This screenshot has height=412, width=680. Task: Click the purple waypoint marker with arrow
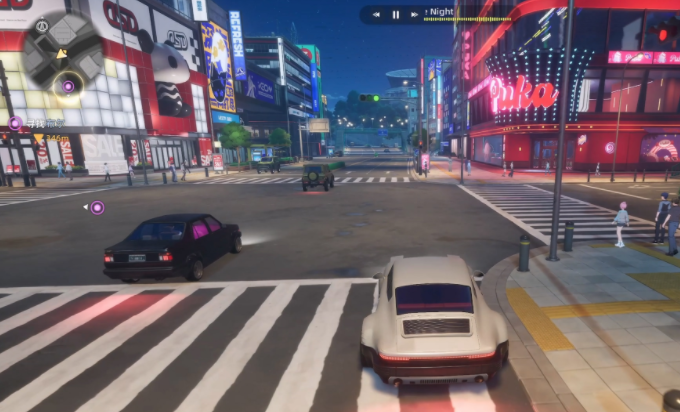coord(97,208)
